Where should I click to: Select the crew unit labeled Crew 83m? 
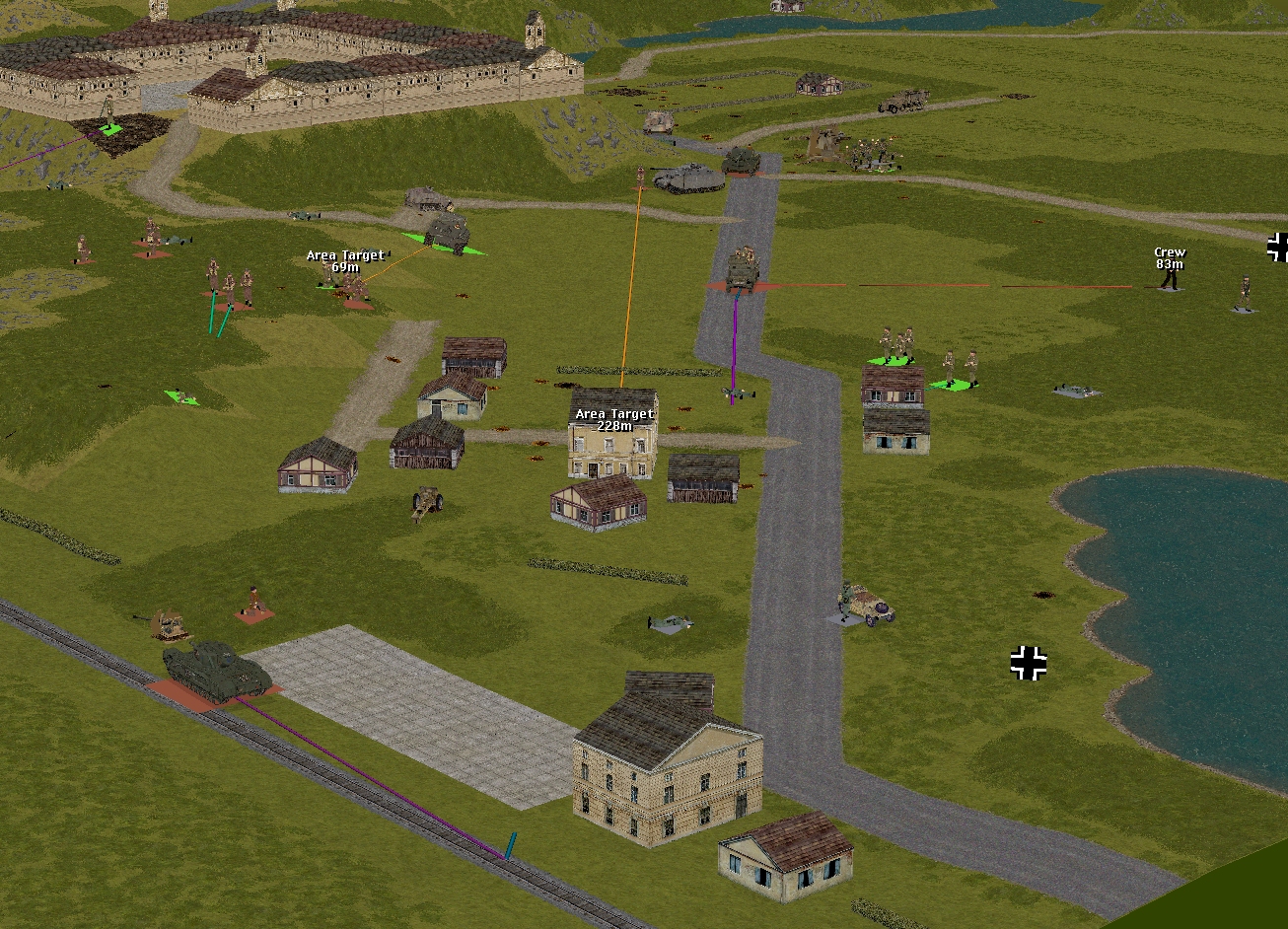pos(1170,278)
